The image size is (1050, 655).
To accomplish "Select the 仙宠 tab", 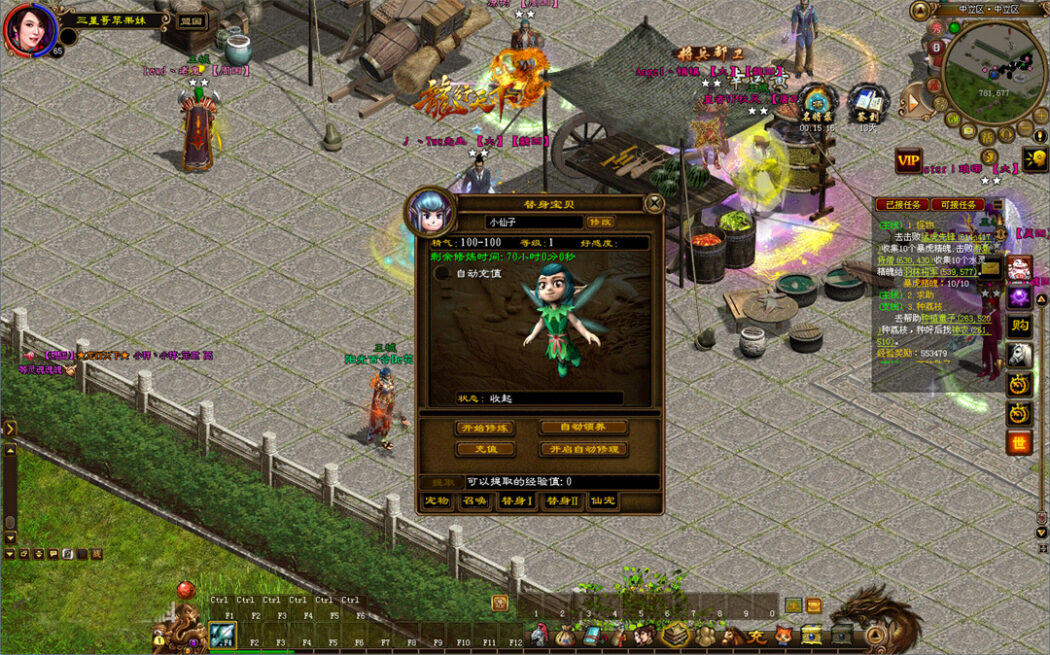I will tap(602, 501).
